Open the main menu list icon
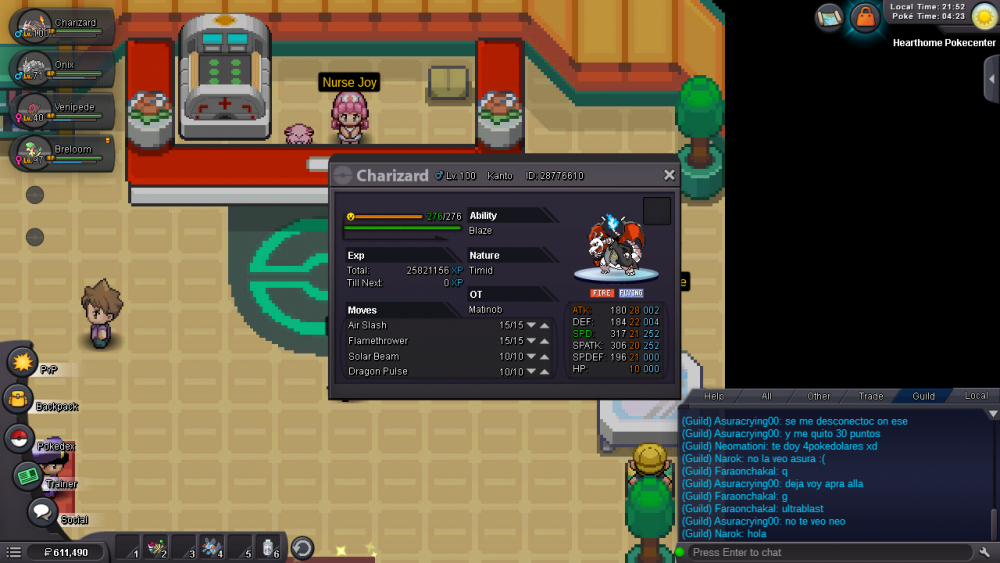The width and height of the screenshot is (1000, 563). click(x=14, y=552)
